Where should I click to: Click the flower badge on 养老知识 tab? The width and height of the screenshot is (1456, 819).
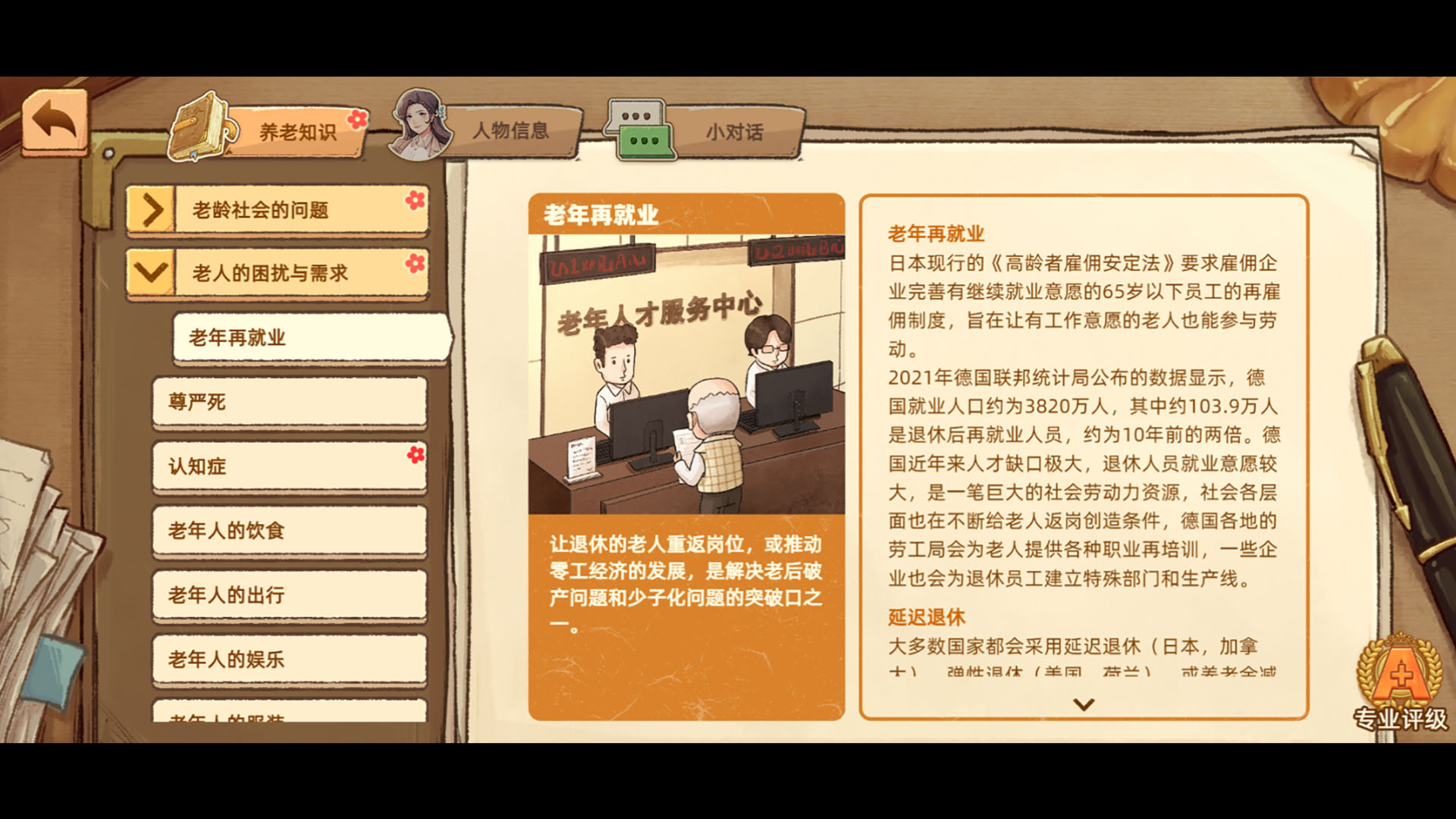click(357, 119)
